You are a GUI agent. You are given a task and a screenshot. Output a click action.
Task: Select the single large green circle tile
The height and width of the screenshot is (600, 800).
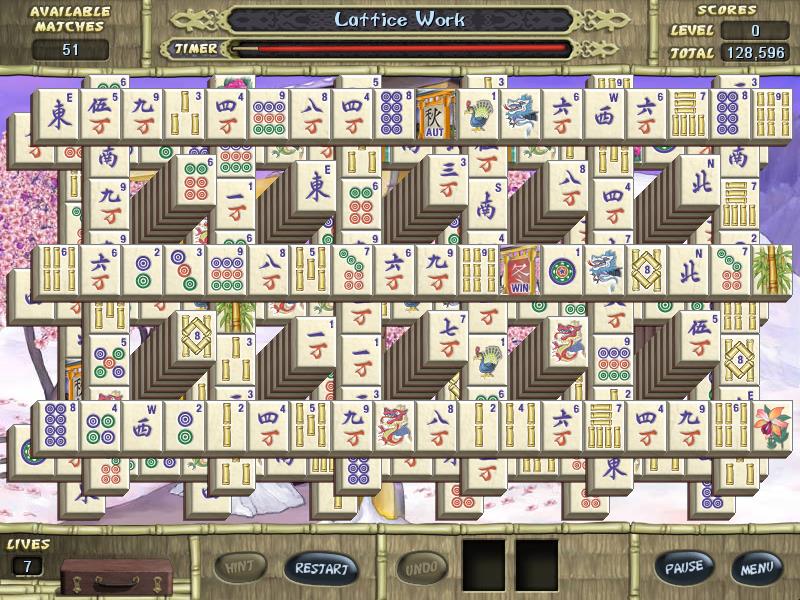pos(563,271)
